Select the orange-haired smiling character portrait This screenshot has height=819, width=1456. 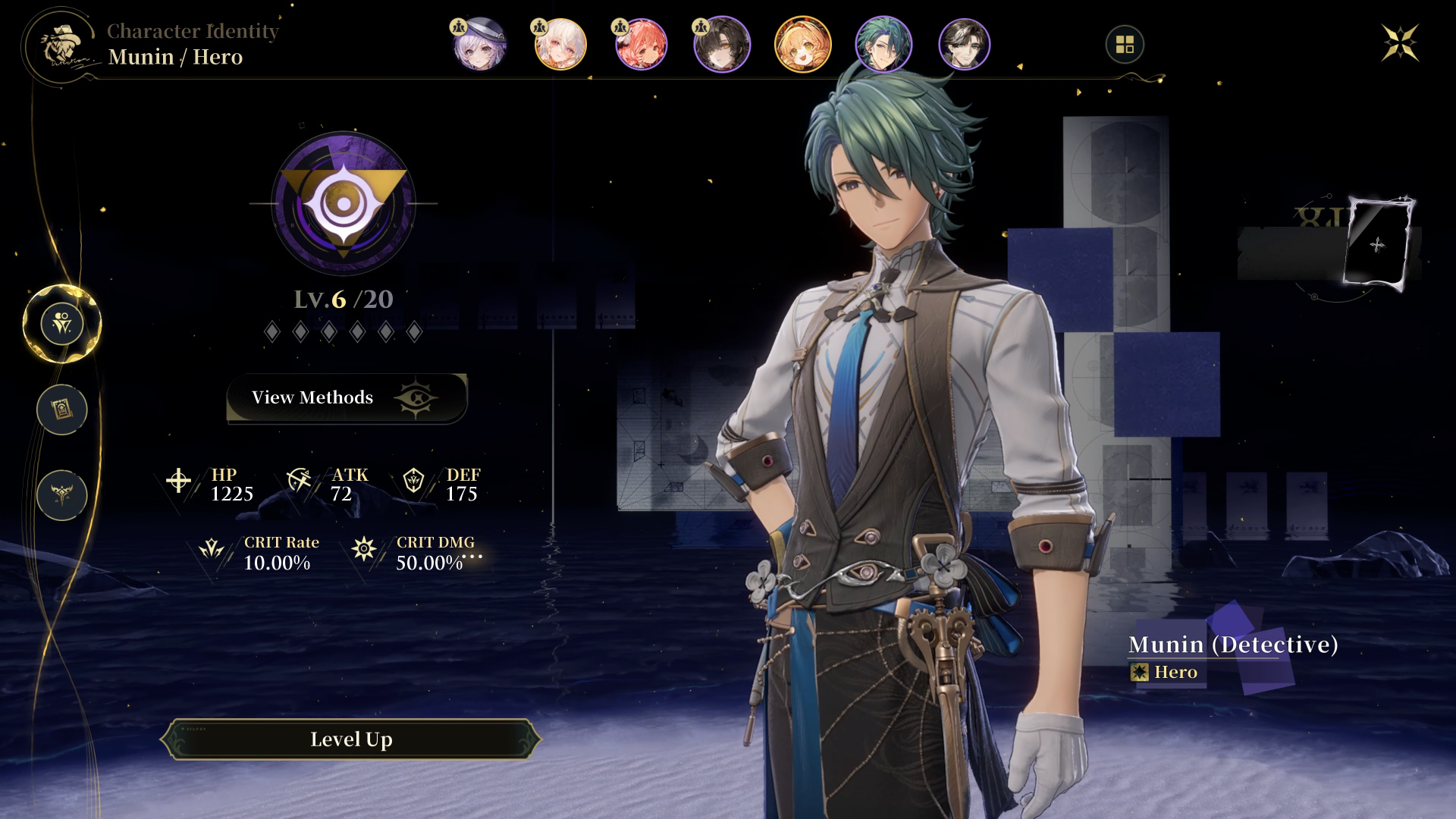(x=802, y=45)
